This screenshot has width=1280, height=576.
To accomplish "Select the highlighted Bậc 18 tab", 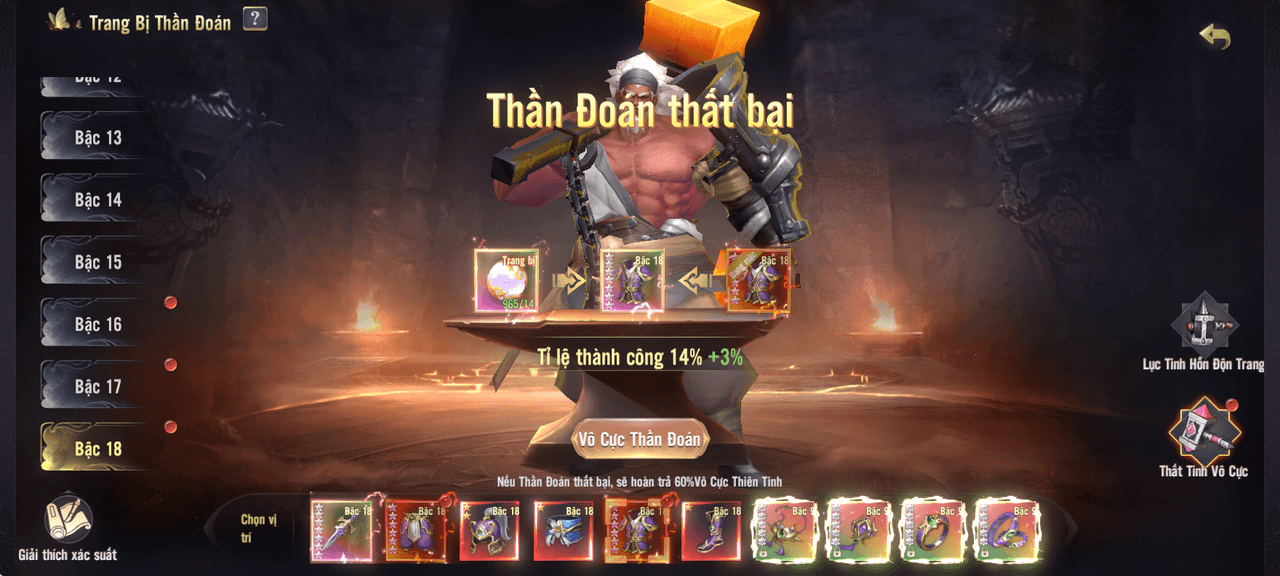I will click(x=97, y=449).
